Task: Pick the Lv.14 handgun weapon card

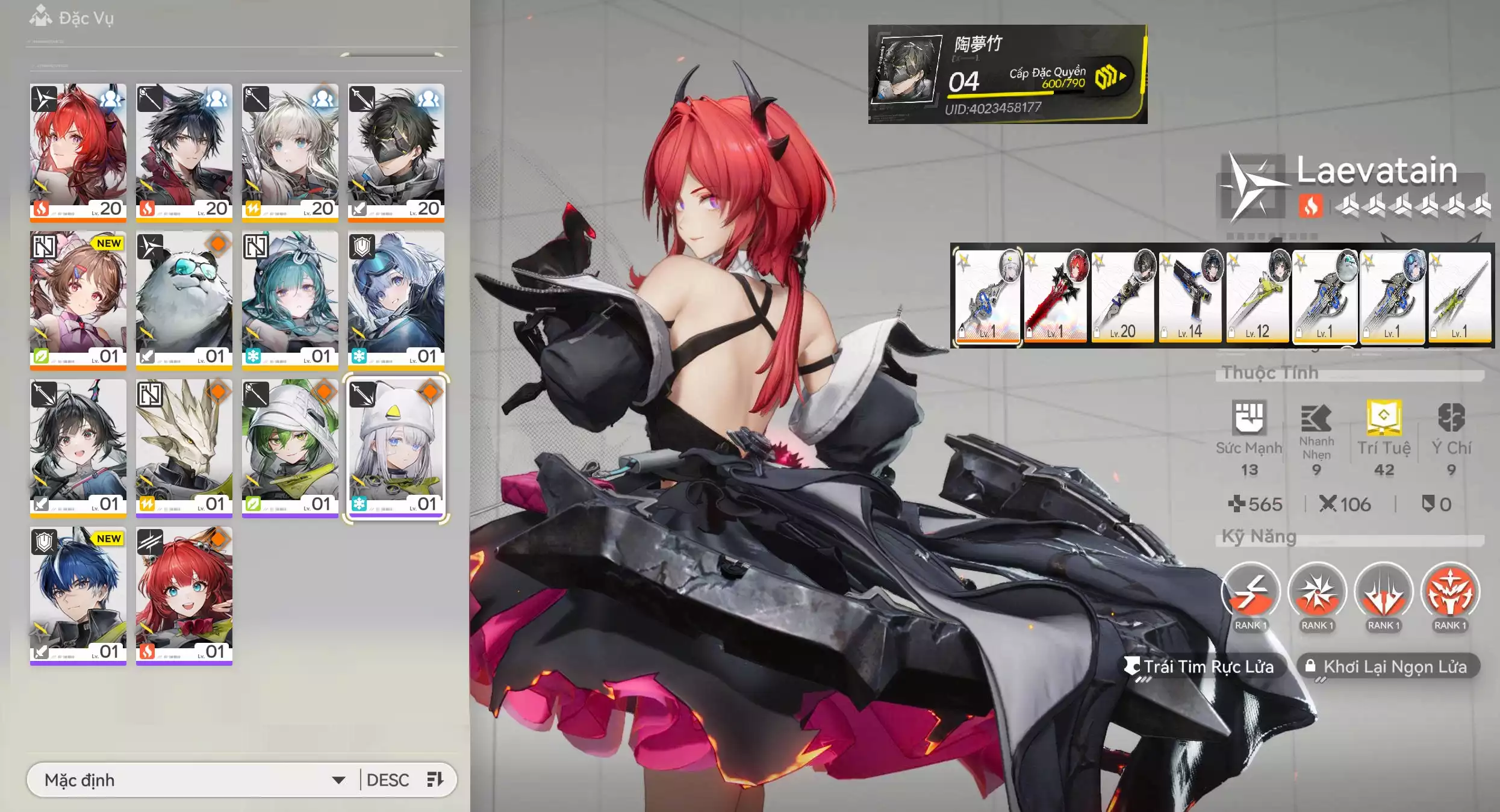Action: 1190,297
